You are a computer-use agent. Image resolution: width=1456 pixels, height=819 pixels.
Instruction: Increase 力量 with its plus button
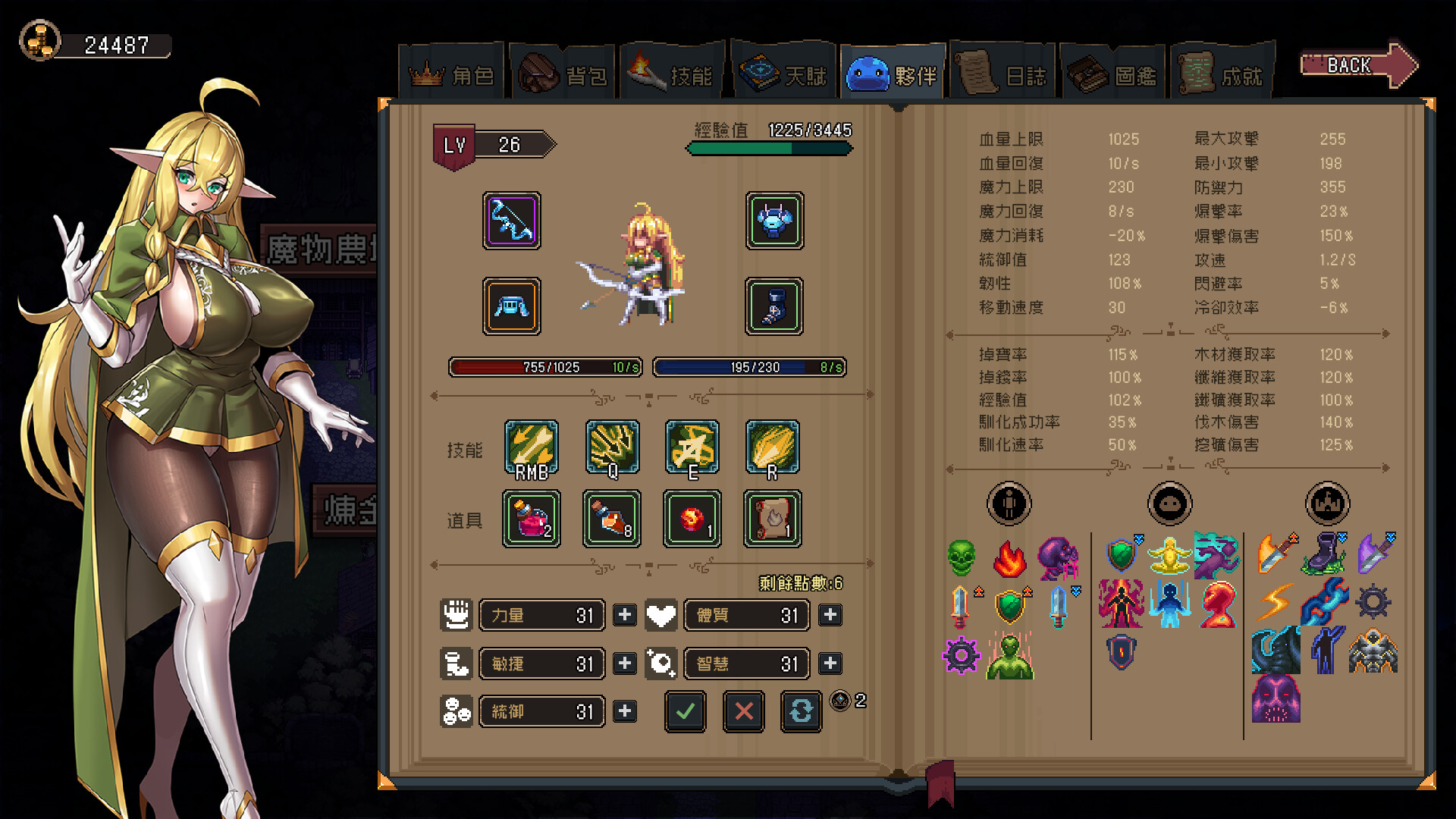tap(624, 615)
